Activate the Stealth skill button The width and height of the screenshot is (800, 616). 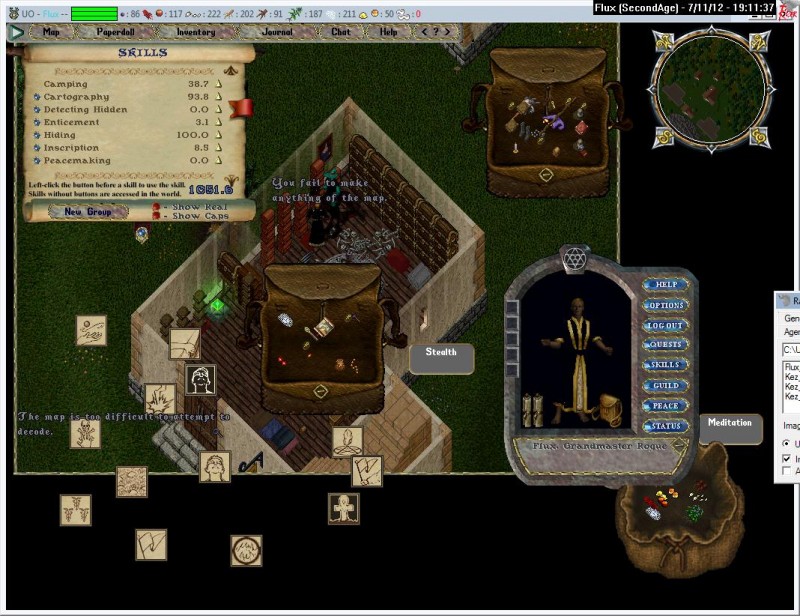point(441,353)
